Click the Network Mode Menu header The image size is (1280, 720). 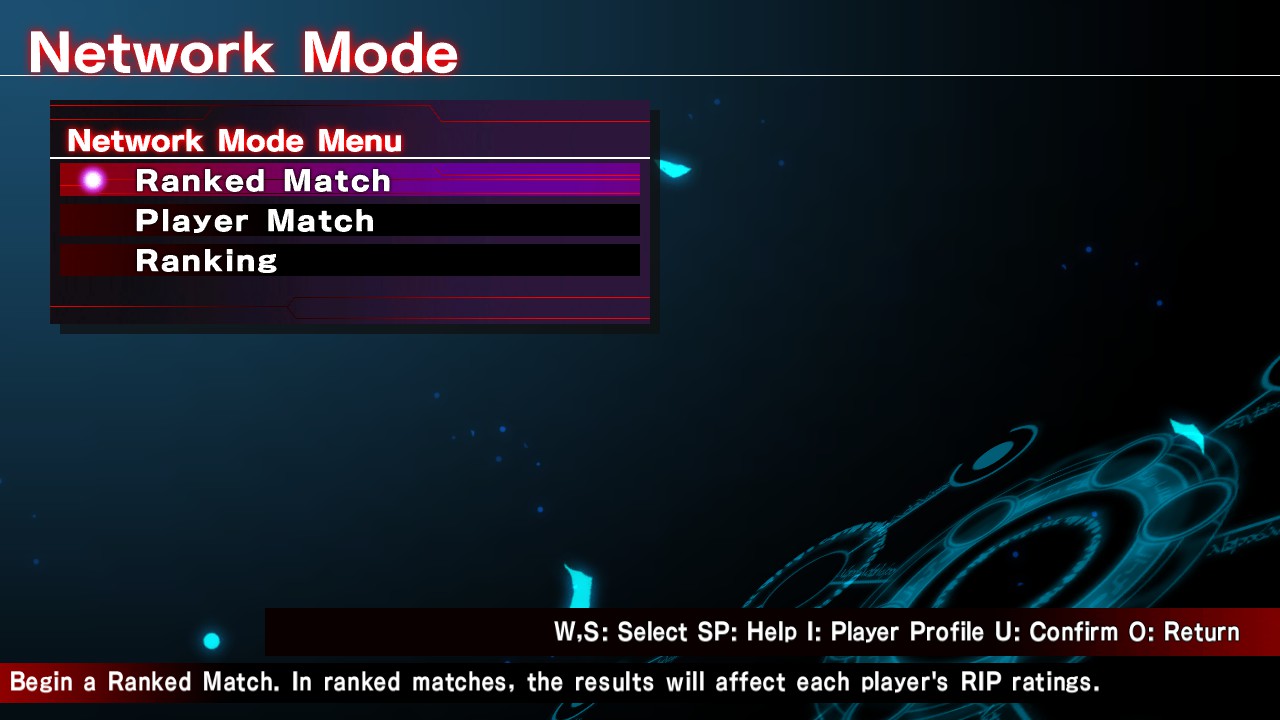click(233, 141)
